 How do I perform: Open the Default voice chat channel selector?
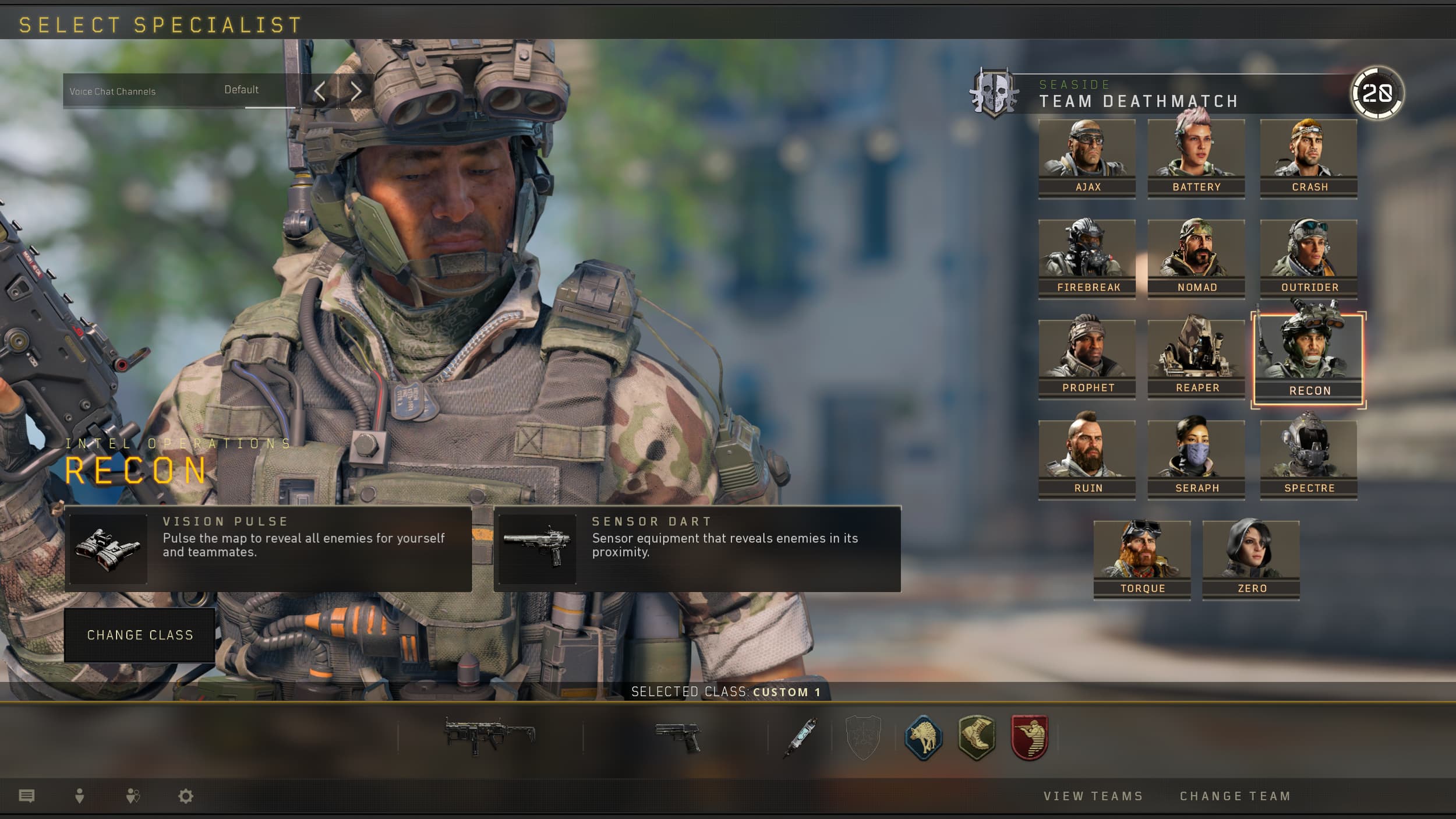[x=241, y=90]
